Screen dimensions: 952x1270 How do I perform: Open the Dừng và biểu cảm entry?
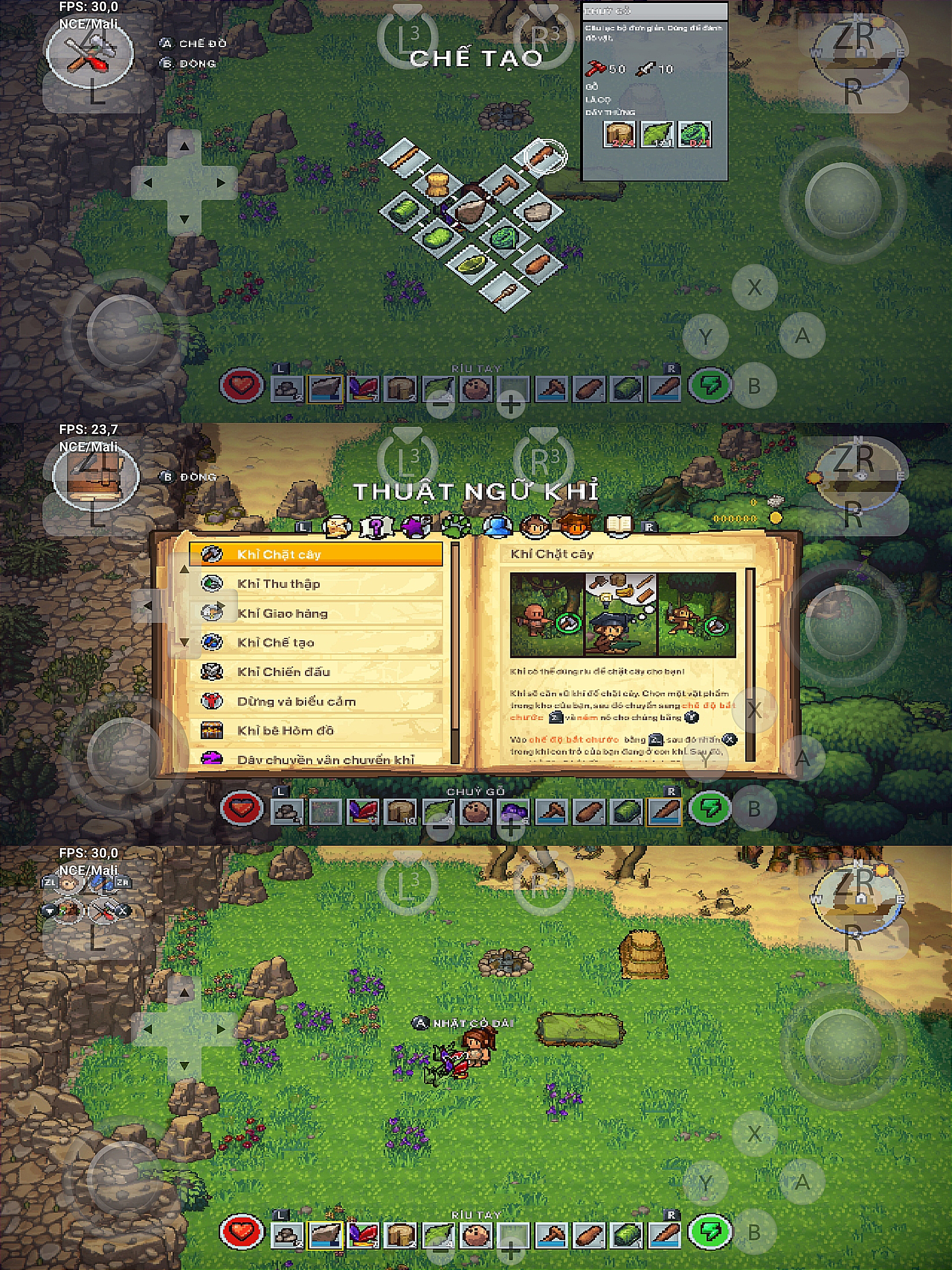pyautogui.click(x=316, y=701)
